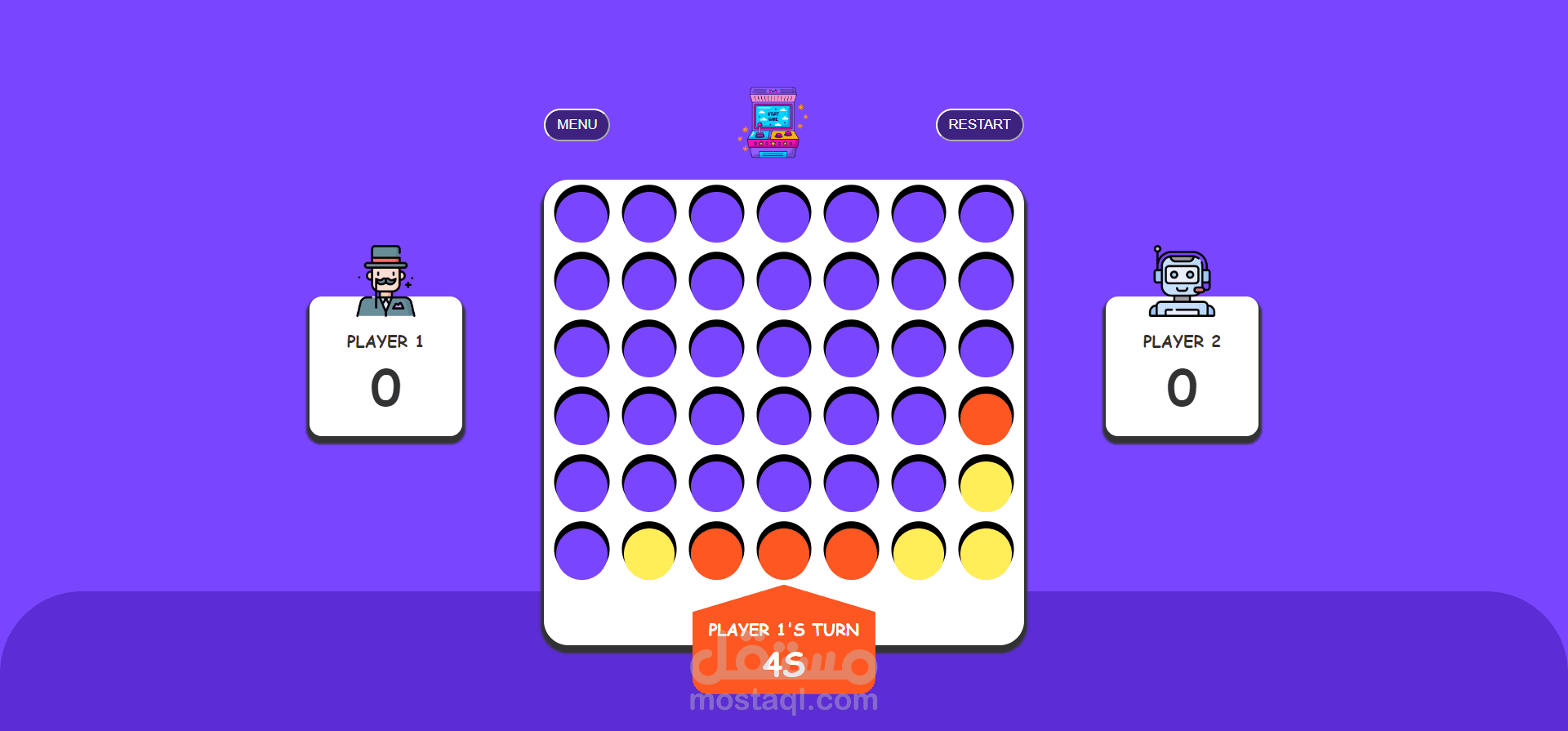The image size is (1568, 731).
Task: Click the Player 2 score of zero
Action: coord(1181,390)
